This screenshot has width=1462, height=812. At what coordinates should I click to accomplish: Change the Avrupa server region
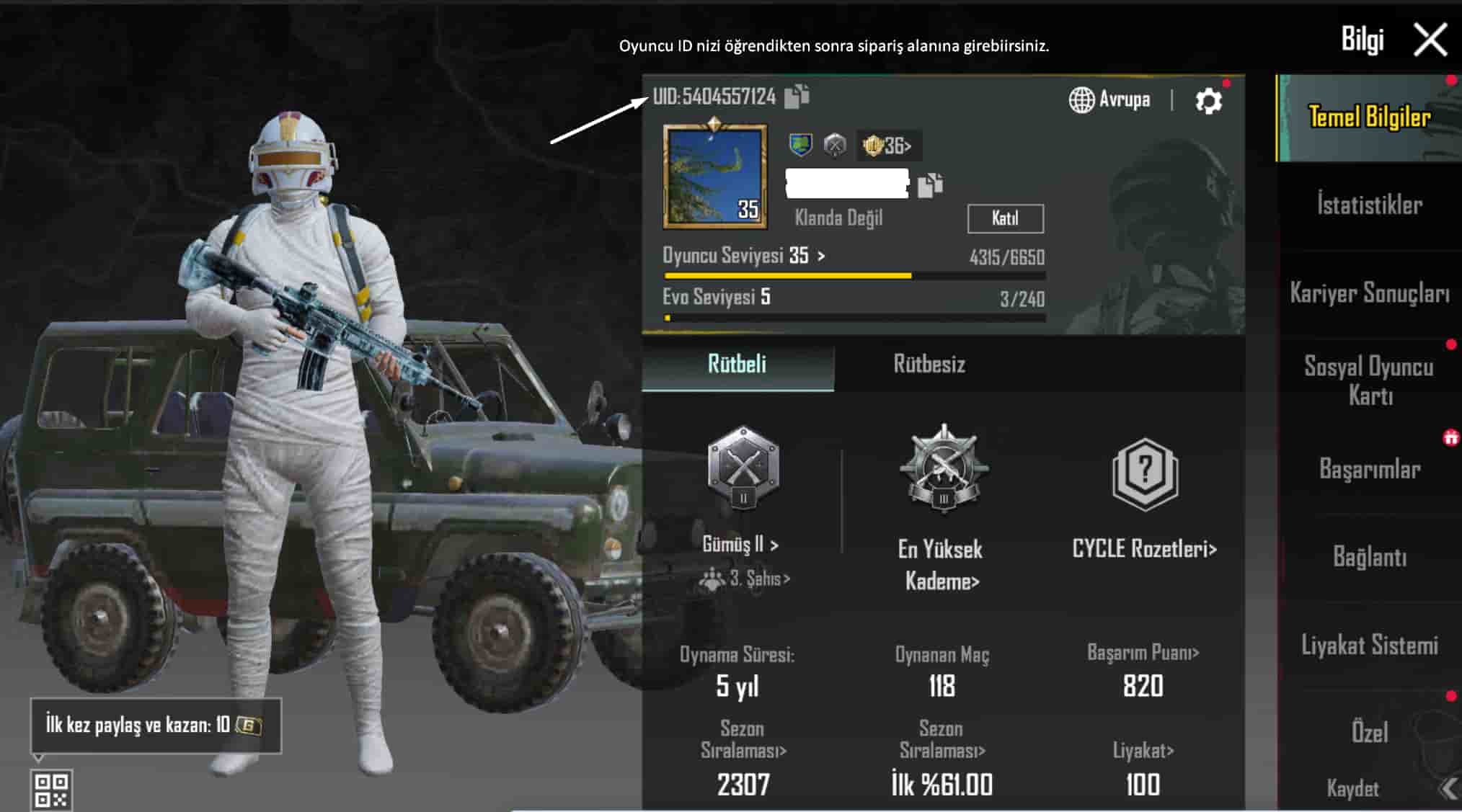pos(1110,99)
